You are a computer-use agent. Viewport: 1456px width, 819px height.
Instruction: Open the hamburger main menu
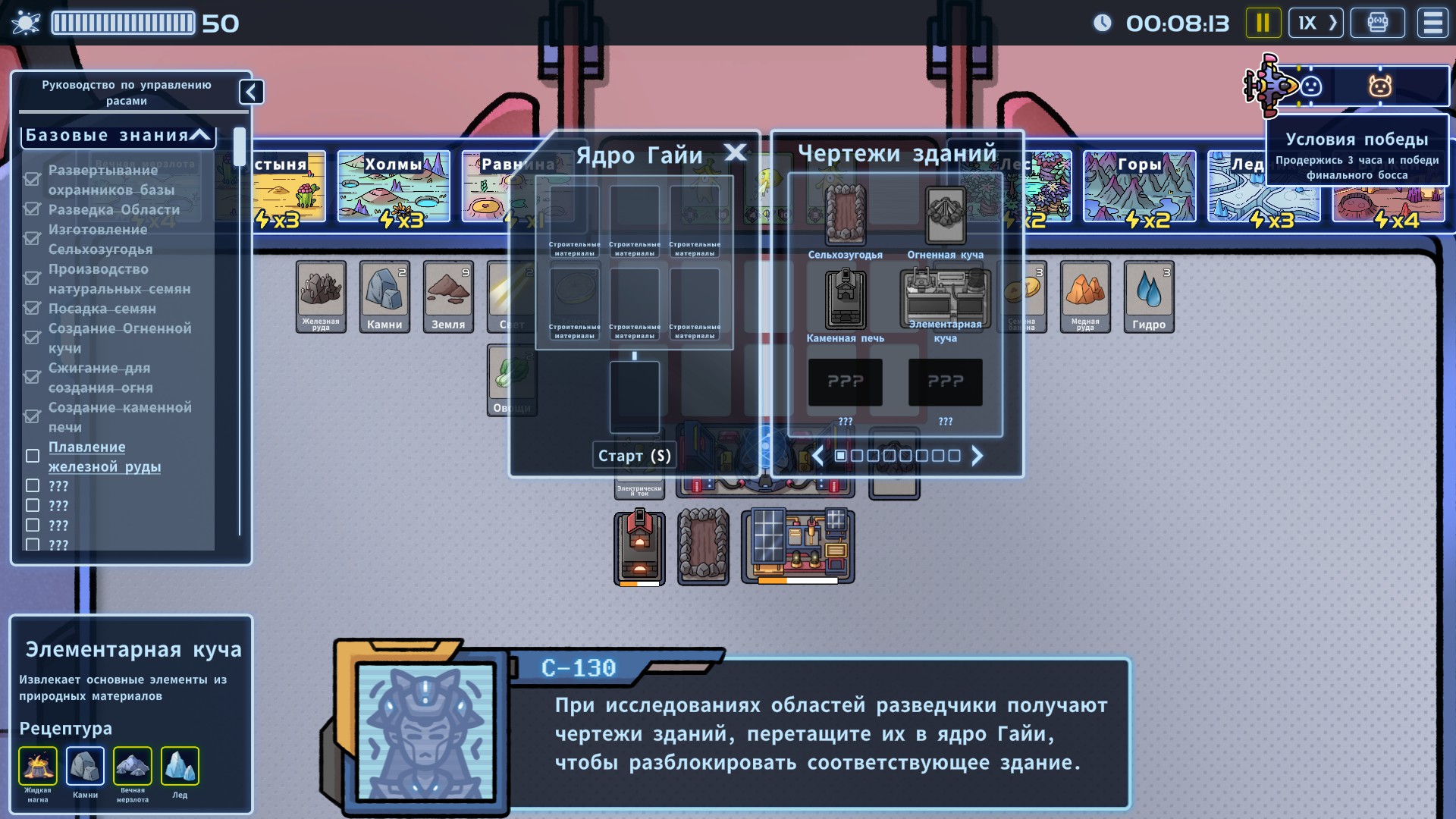click(1432, 23)
